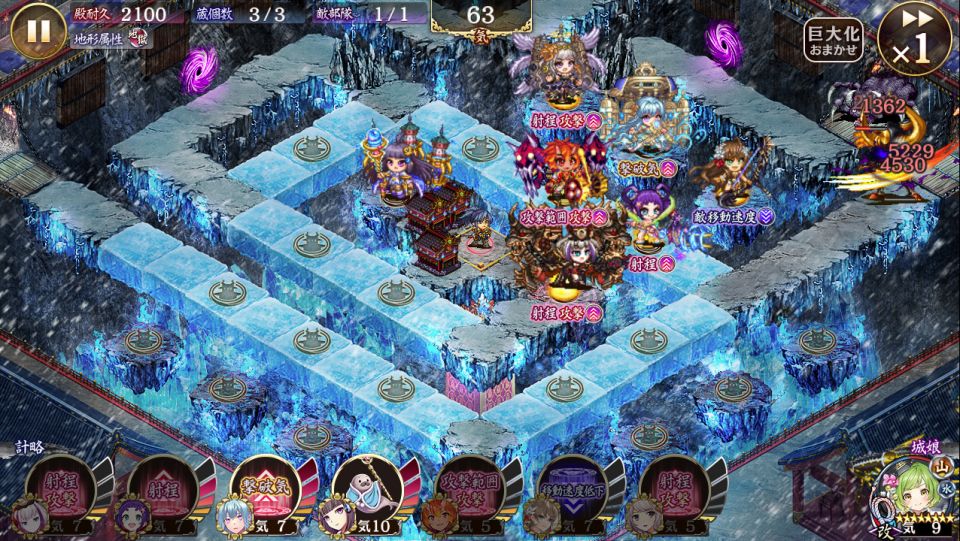Tap the 巨大化おまかせ auto-enlarge button
This screenshot has height=541, width=960.
834,40
